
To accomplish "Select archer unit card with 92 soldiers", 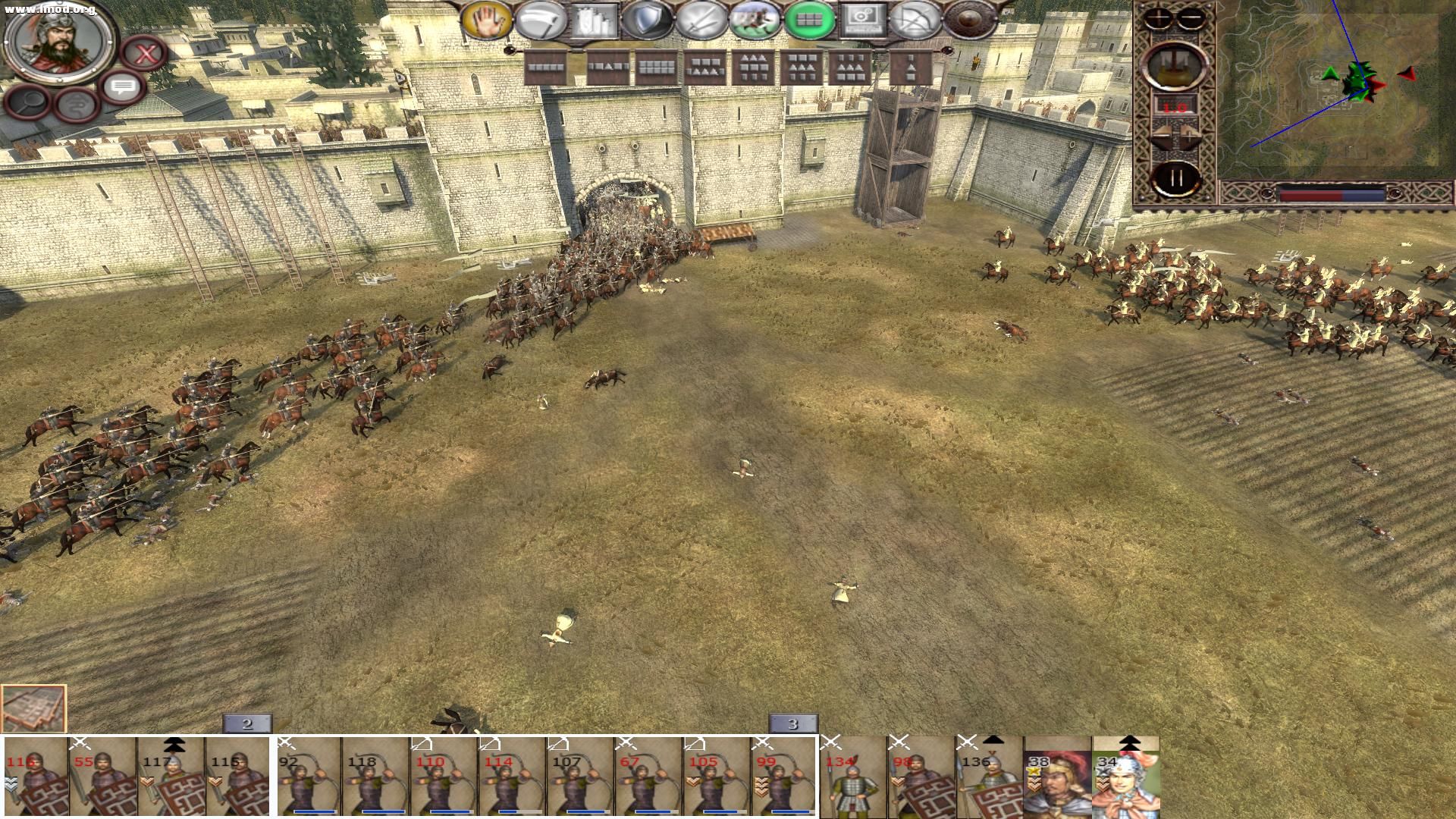I will (x=308, y=777).
